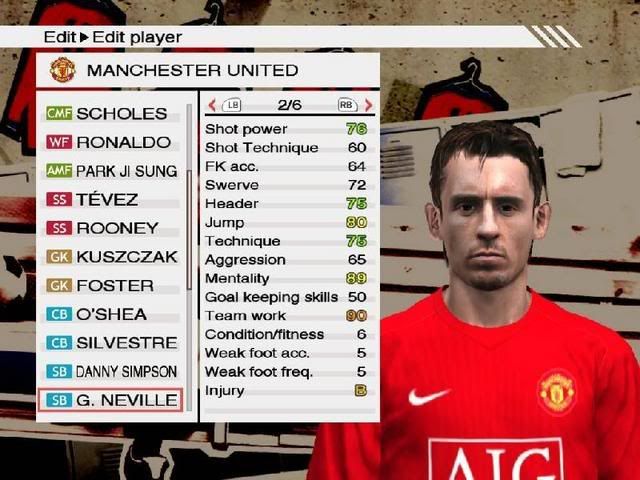Select SILVESTRE in the squad list
The width and height of the screenshot is (640, 480).
pyautogui.click(x=110, y=343)
